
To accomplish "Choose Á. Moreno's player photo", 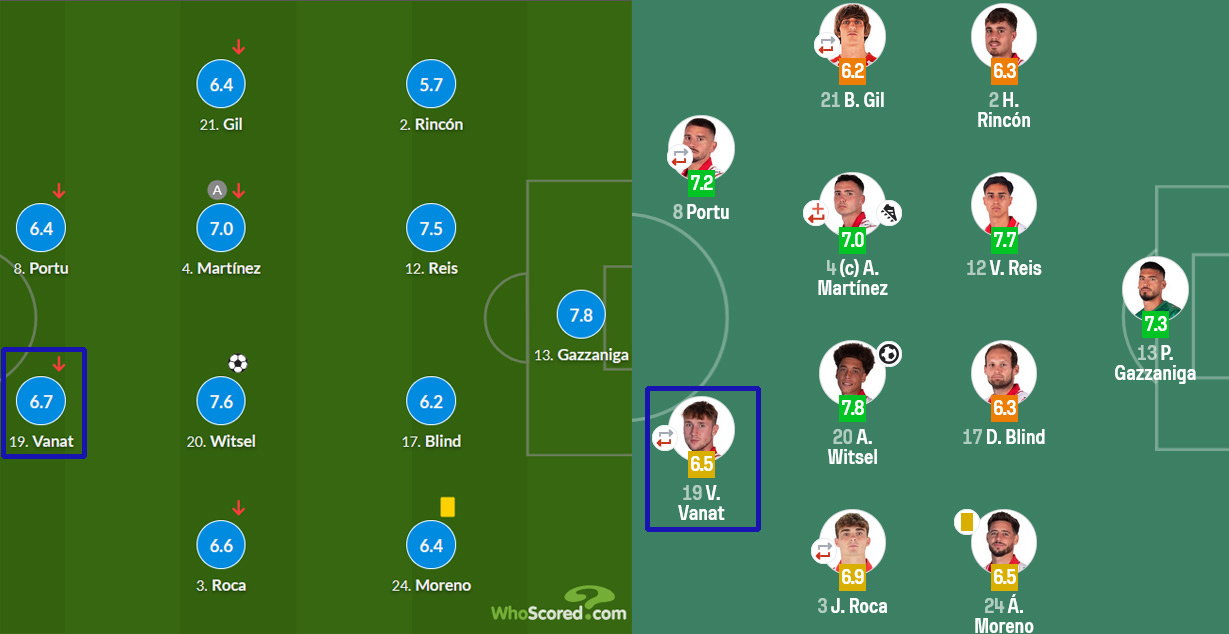I will click(1003, 542).
